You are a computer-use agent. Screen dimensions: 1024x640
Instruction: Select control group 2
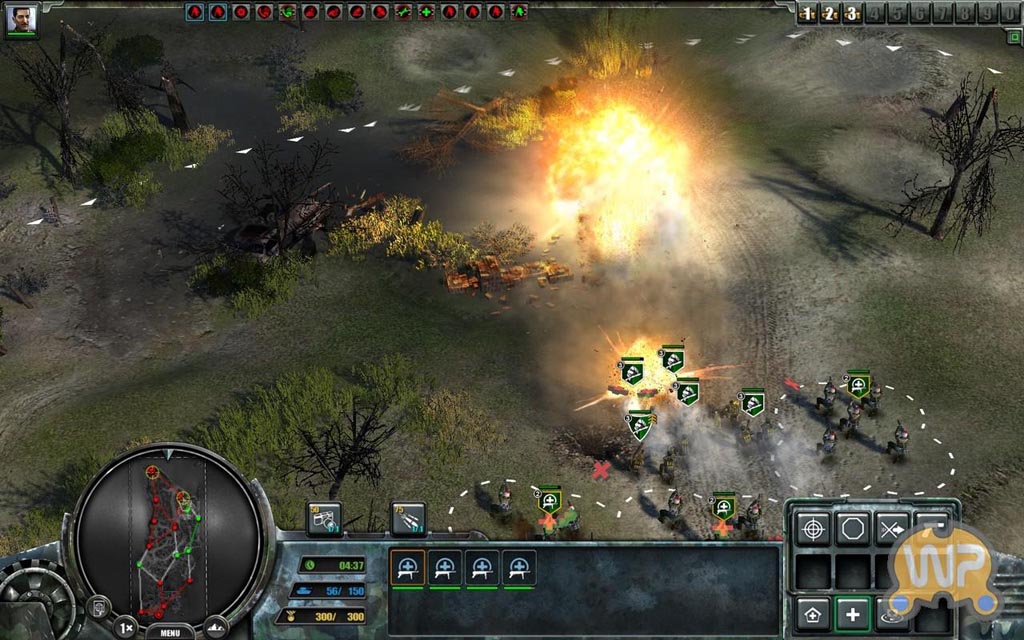(x=830, y=14)
